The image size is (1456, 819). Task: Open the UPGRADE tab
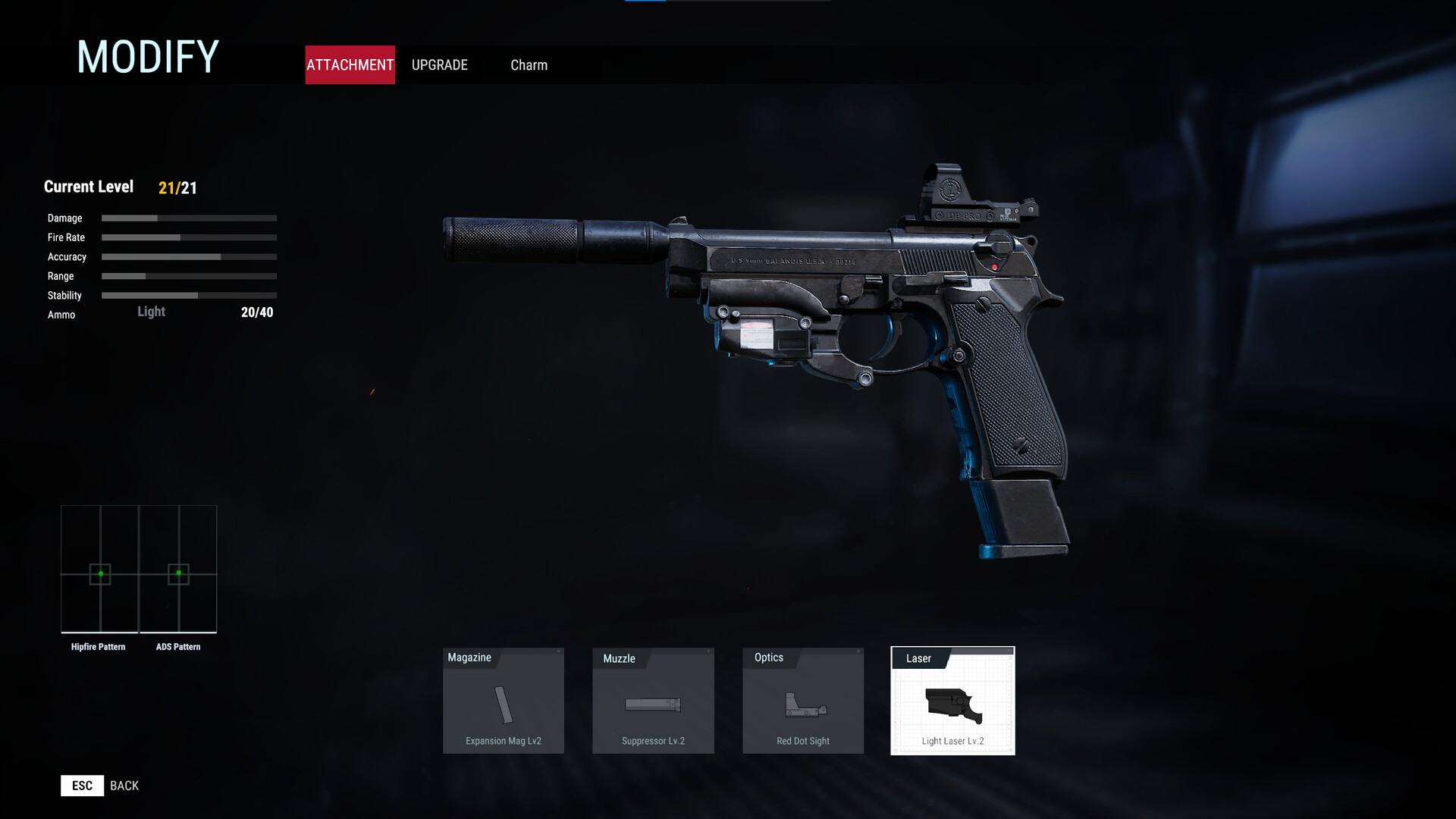click(x=440, y=65)
